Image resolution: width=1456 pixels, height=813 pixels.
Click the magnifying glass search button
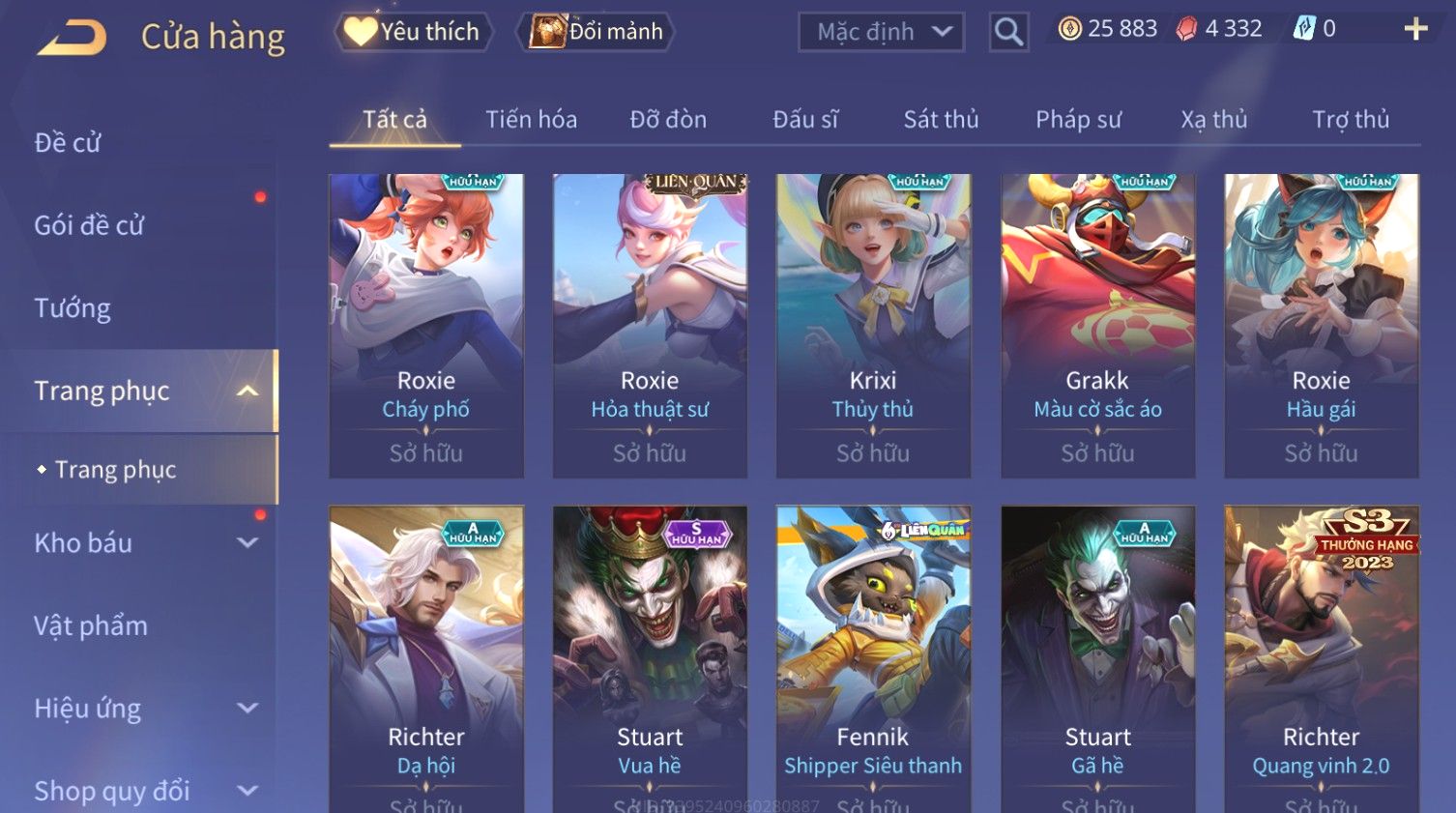click(x=1008, y=32)
